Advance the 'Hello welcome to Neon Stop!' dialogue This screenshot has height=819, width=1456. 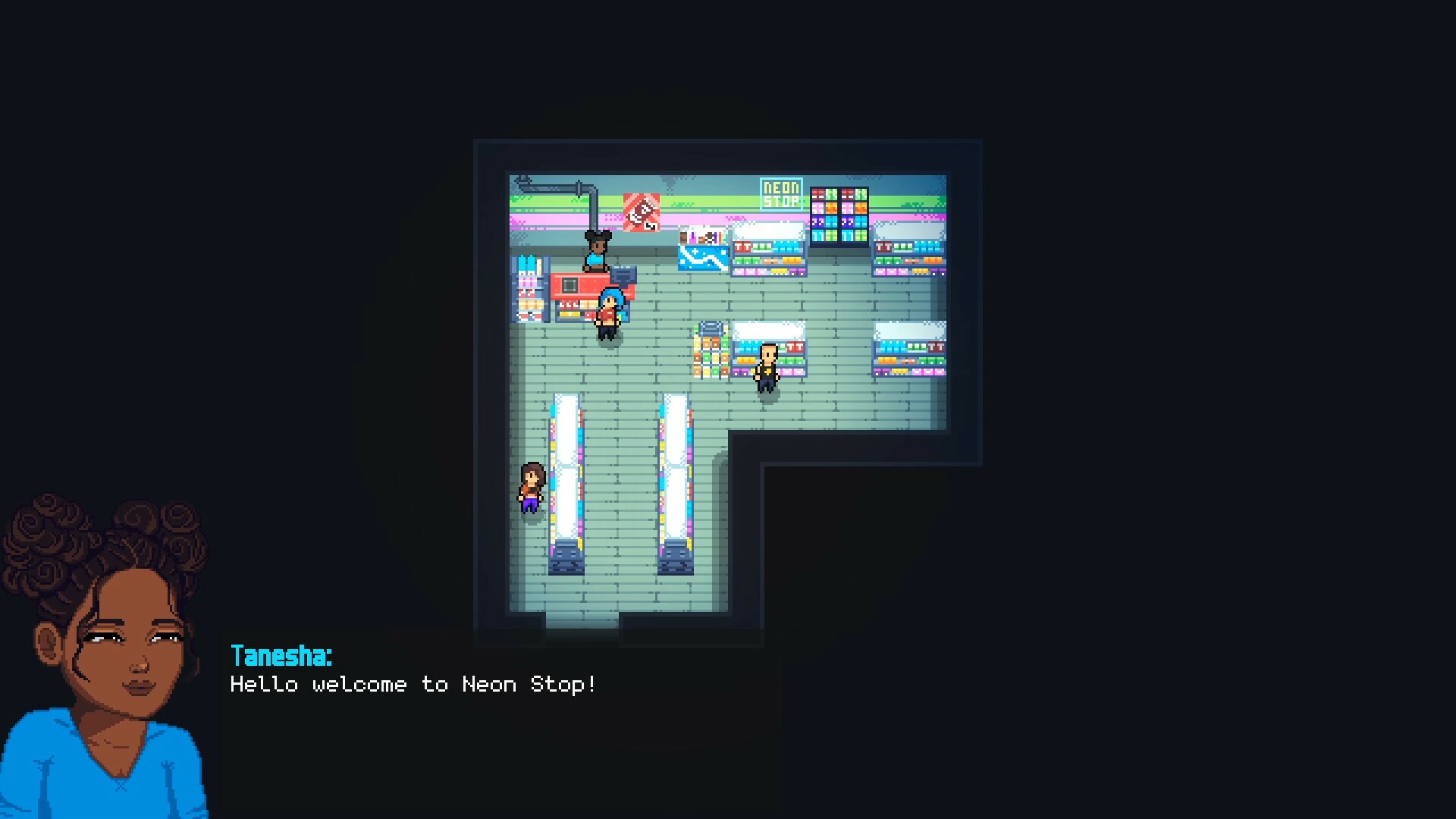(x=413, y=684)
